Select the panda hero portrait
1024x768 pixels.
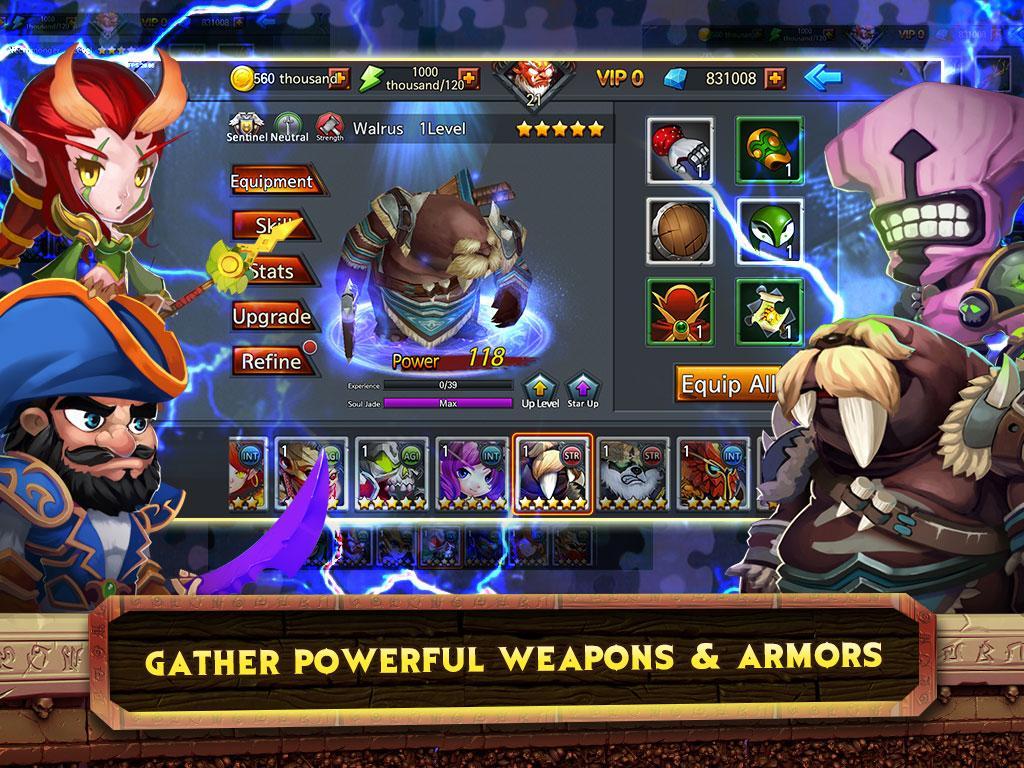tap(634, 473)
